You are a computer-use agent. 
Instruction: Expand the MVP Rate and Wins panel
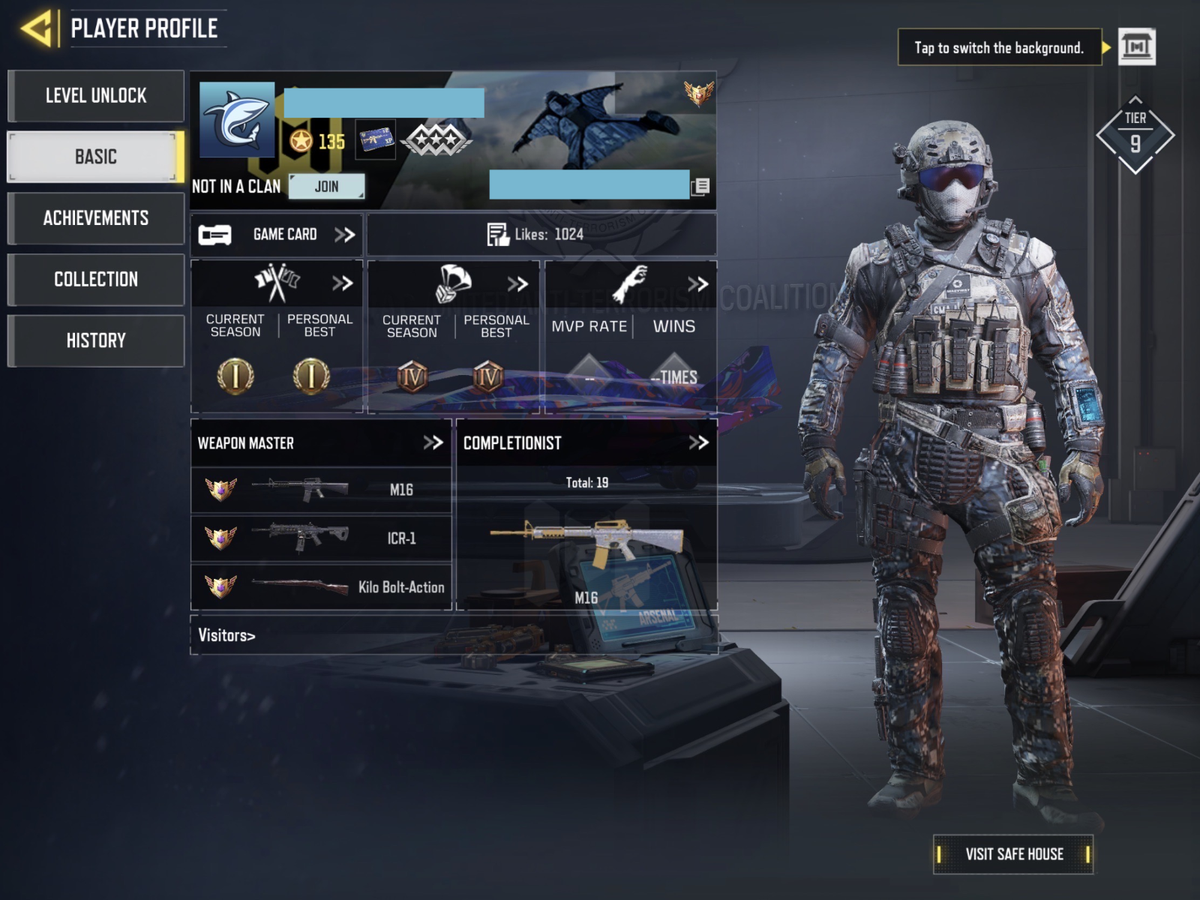630,283
